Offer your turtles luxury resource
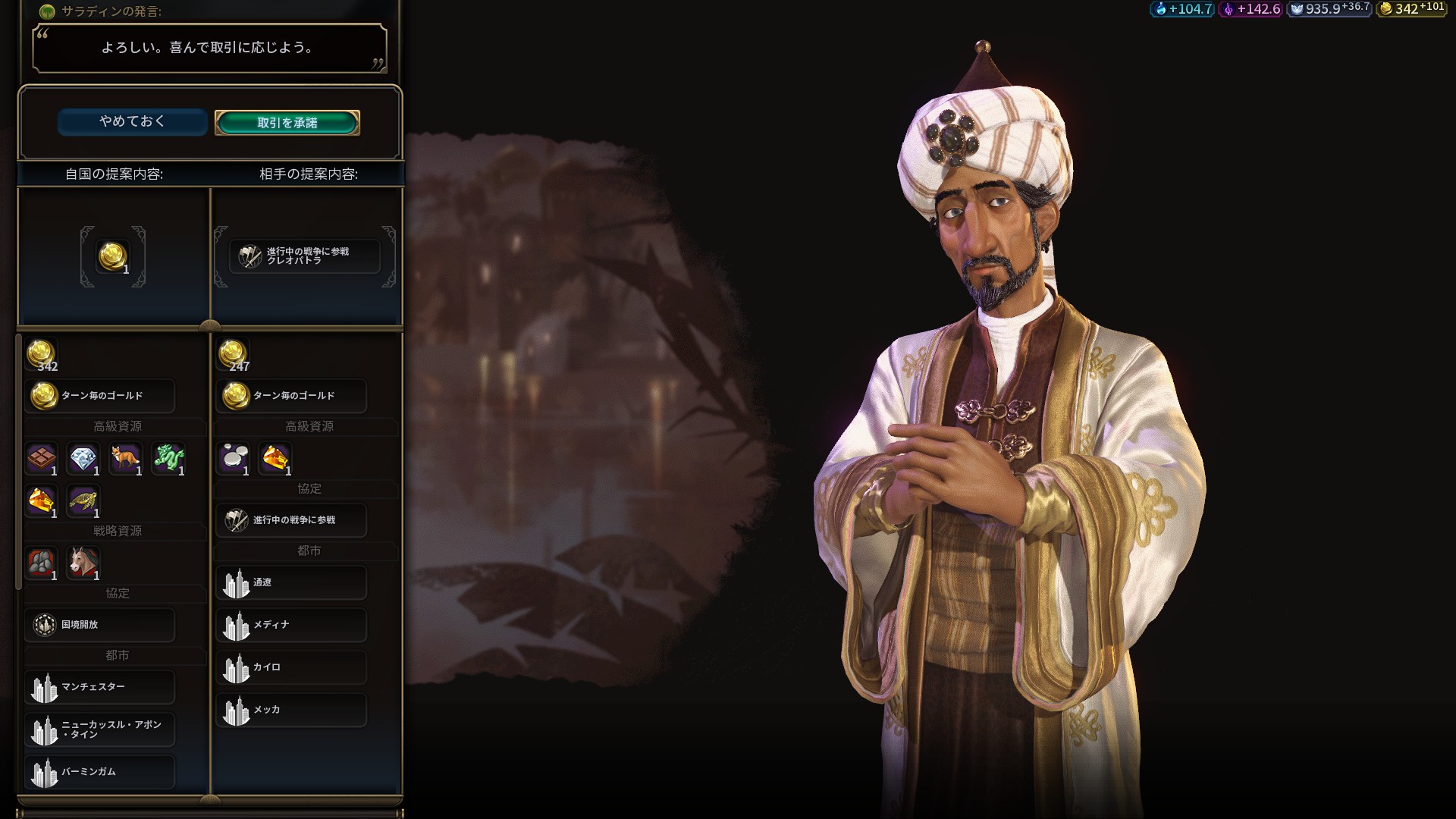Screen dimensions: 1456x819 [83, 500]
